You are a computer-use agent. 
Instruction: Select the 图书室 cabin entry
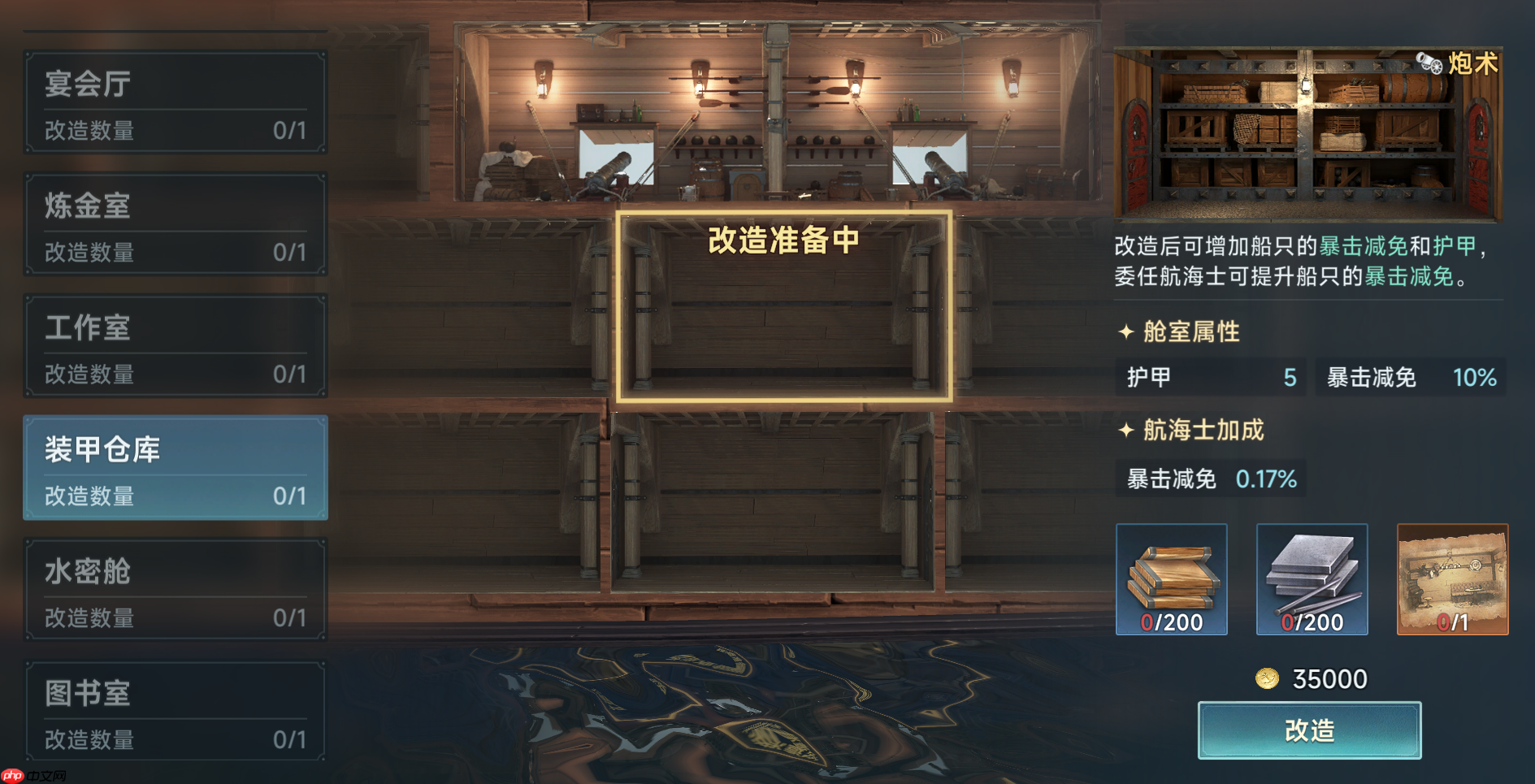pyautogui.click(x=175, y=713)
